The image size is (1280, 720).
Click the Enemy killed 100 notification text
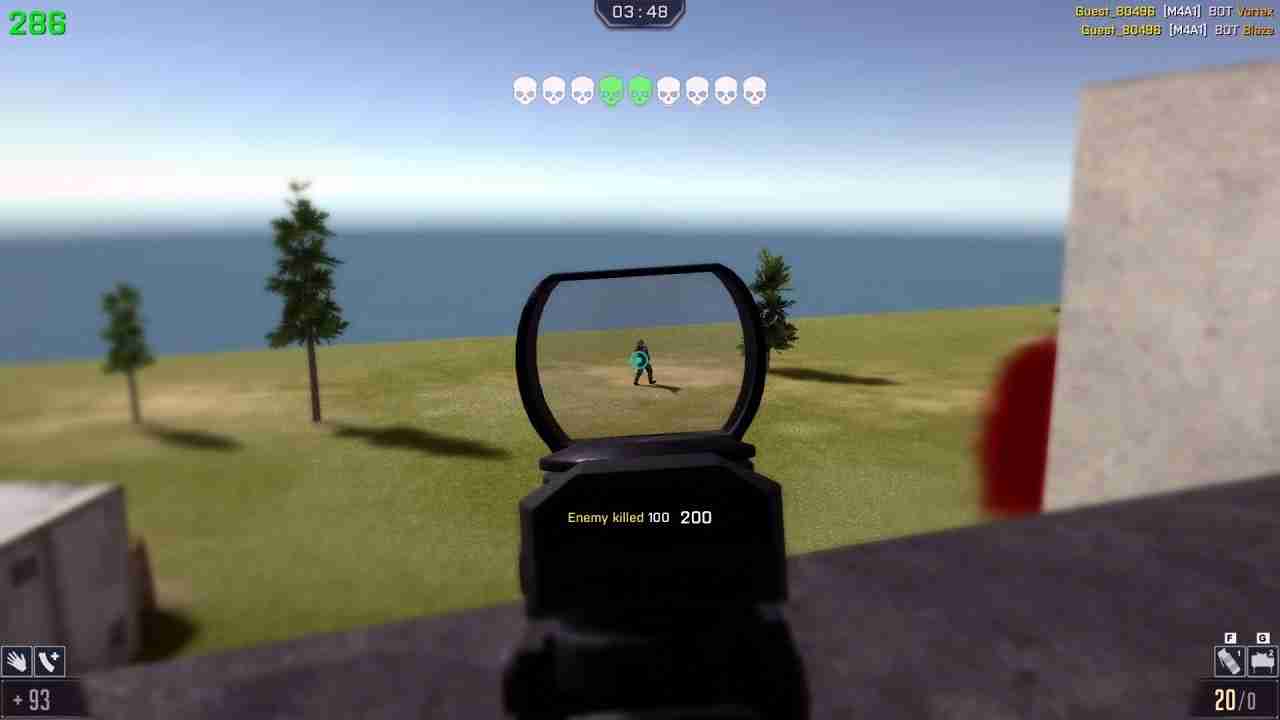coord(620,517)
